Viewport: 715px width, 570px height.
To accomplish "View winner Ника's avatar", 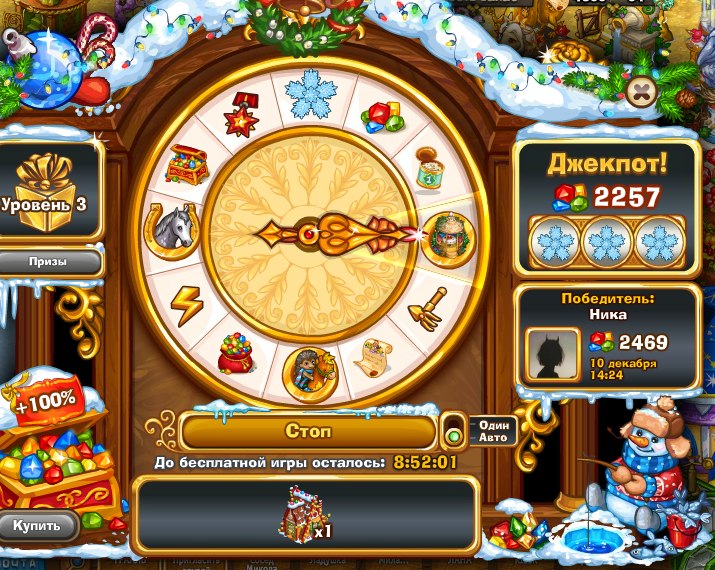I will (552, 353).
